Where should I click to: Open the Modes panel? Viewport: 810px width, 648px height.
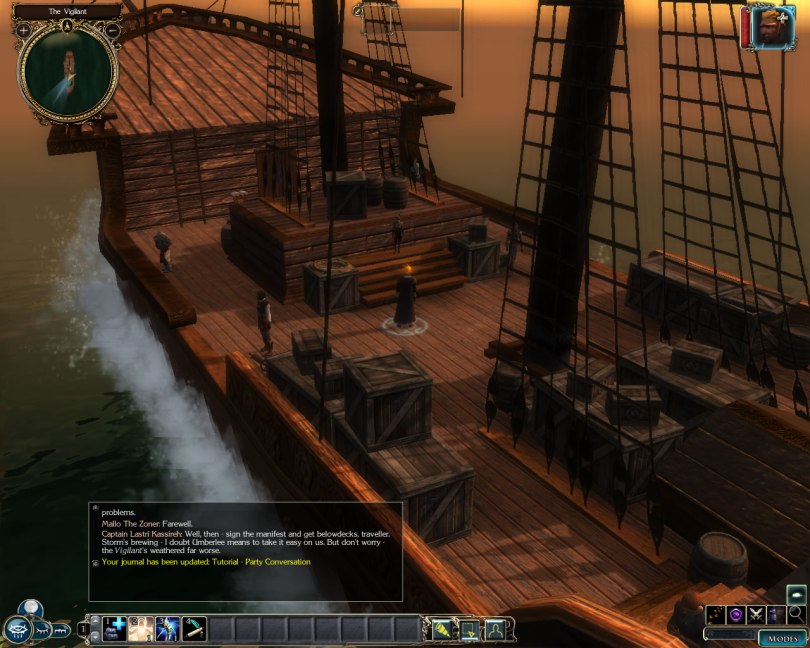point(781,638)
